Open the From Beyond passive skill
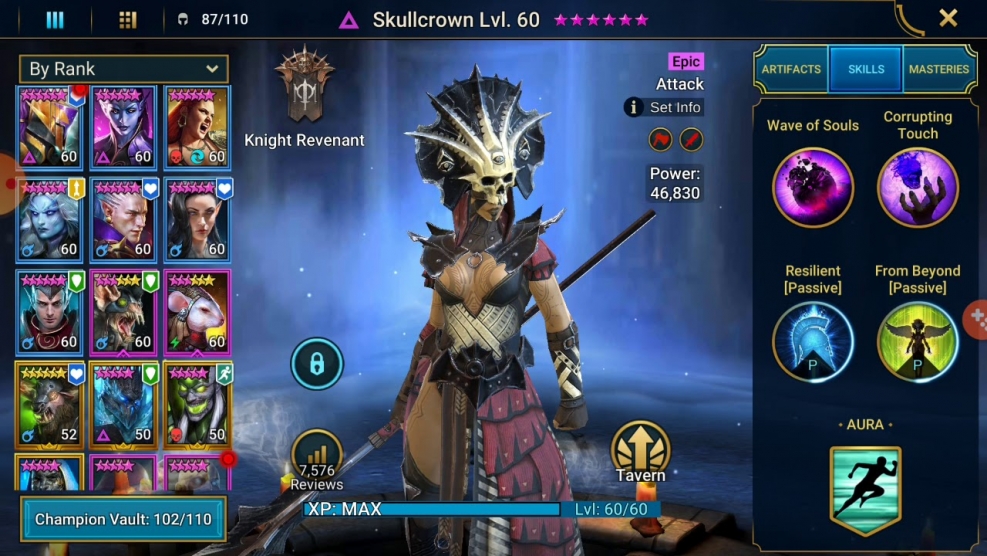987x556 pixels. pos(917,342)
